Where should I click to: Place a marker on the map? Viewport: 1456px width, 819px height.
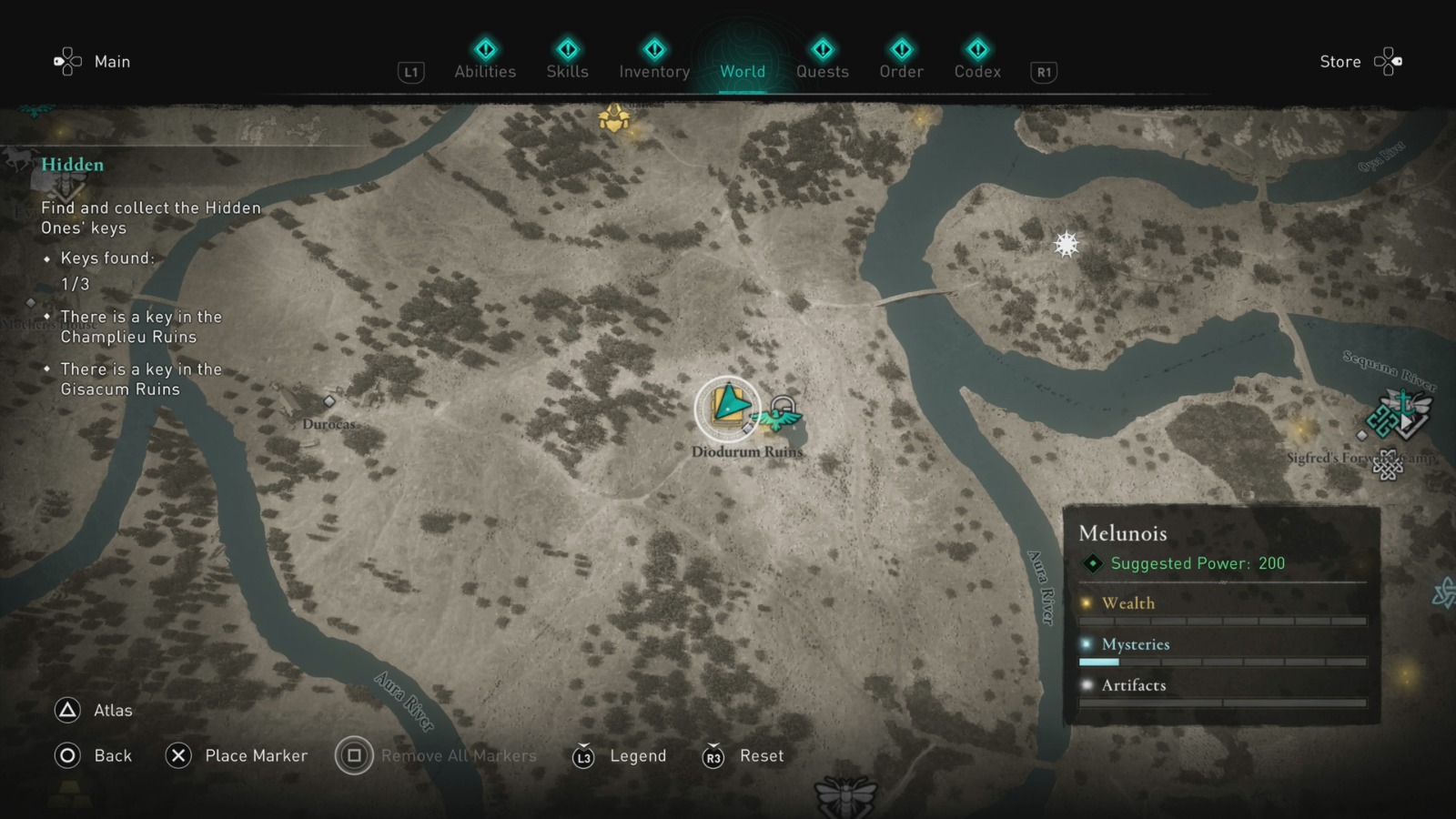(x=178, y=755)
